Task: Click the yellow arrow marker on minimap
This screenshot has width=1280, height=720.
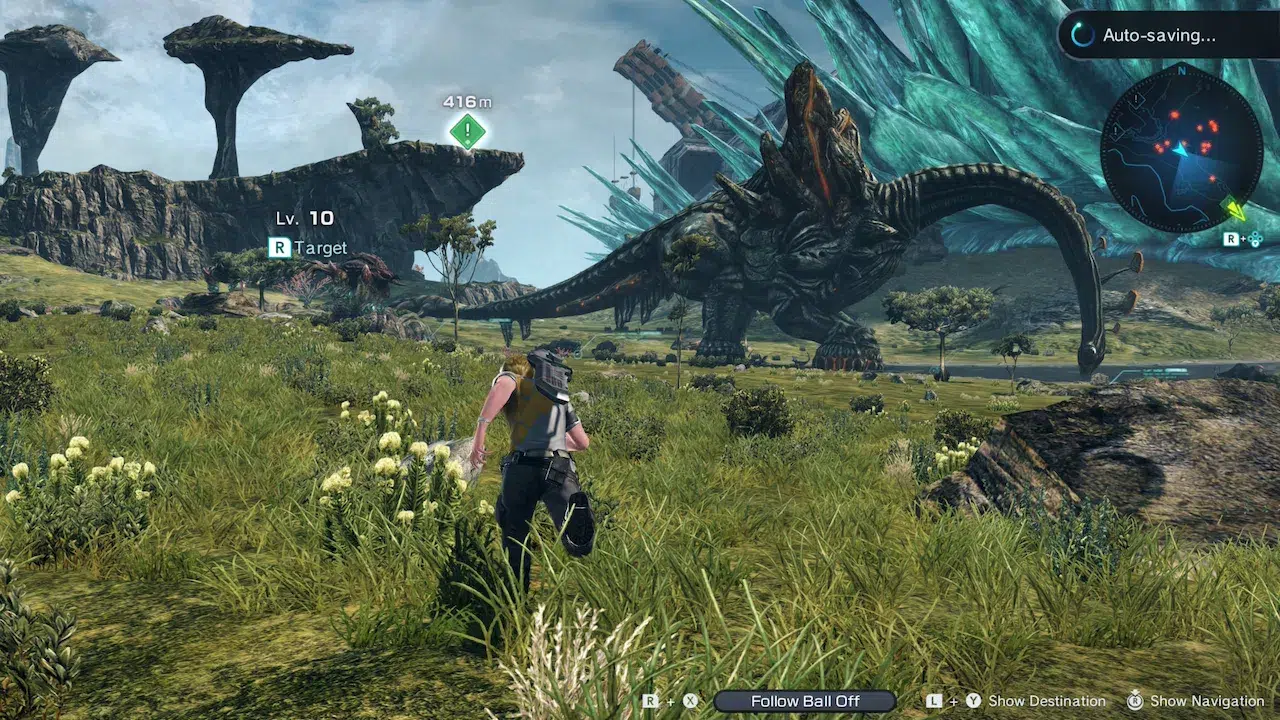Action: [x=1236, y=209]
